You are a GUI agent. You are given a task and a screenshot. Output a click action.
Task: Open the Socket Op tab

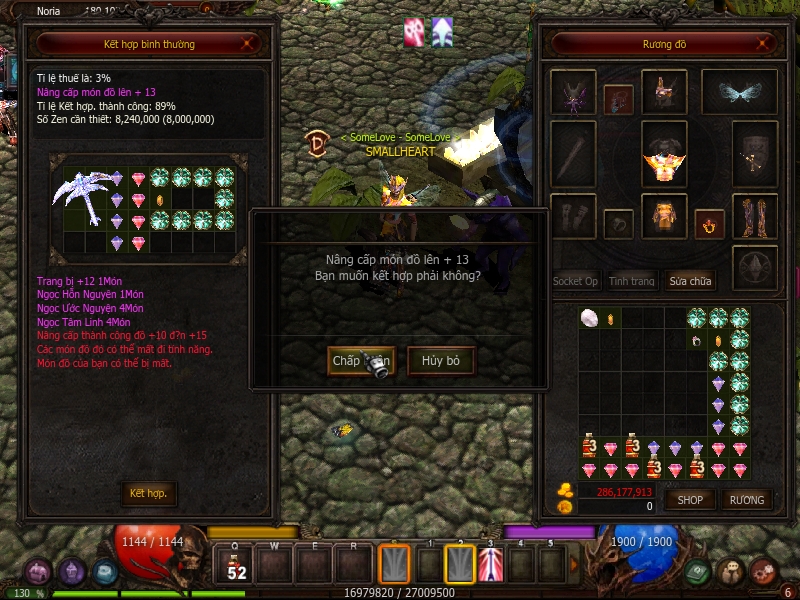point(575,281)
